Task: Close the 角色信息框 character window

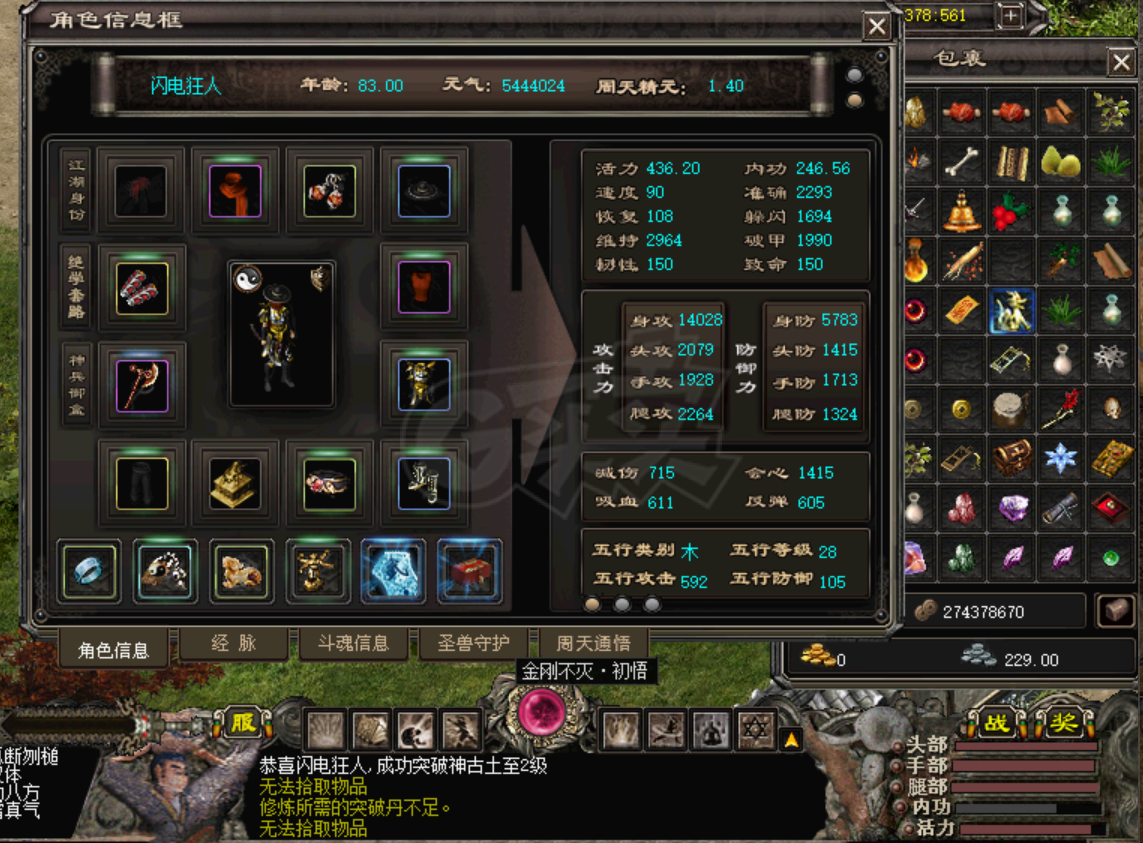Action: click(877, 26)
